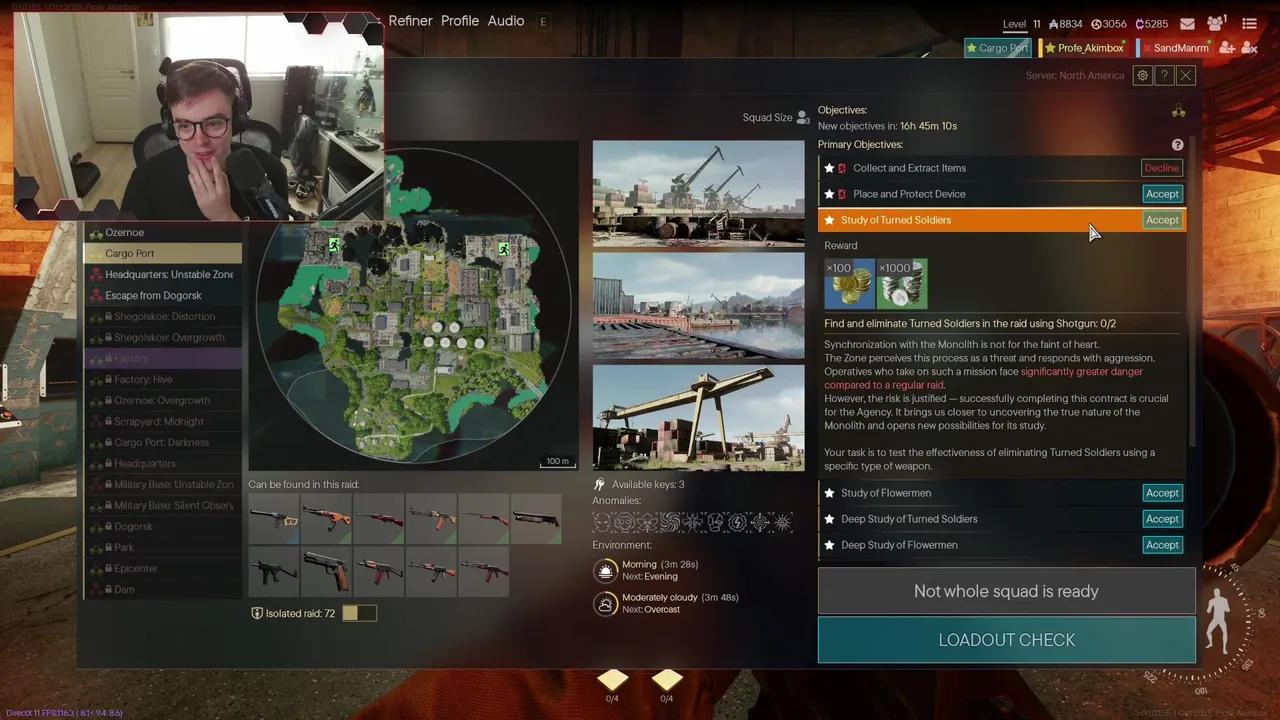This screenshot has height=720, width=1280.
Task: Choose Headquarters: Unstable Zone from the list
Action: [x=168, y=275]
